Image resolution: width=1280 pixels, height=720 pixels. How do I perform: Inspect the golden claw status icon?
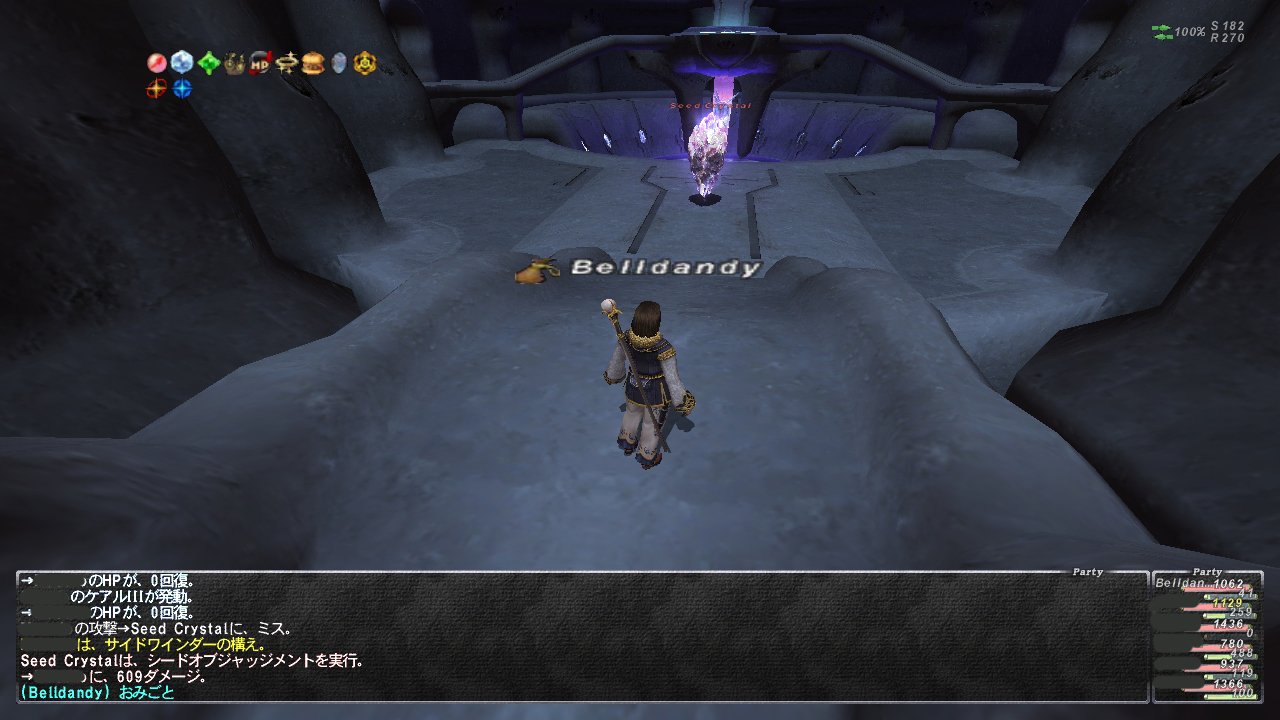coord(234,63)
